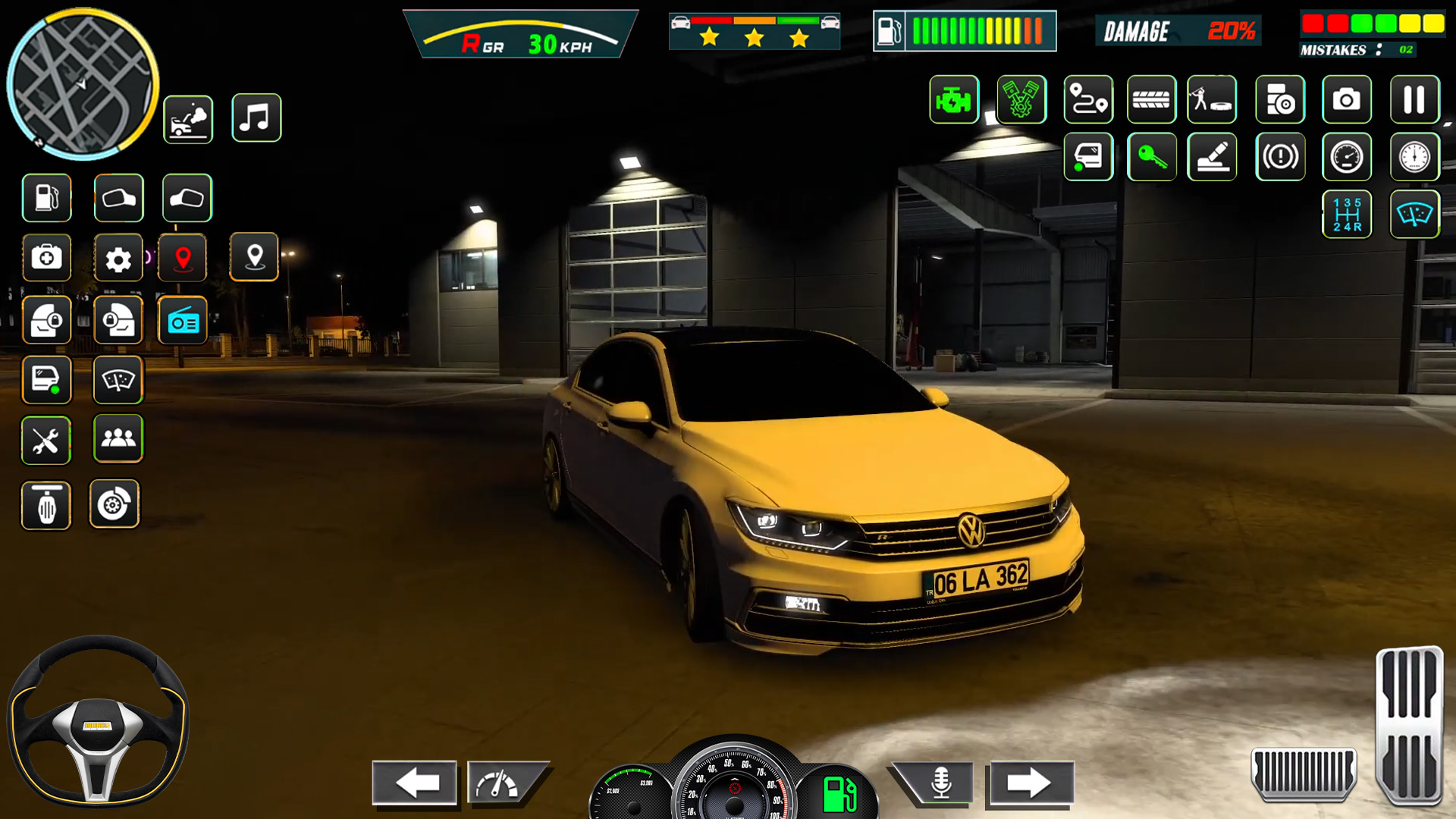This screenshot has width=1456, height=819.
Task: Select the brake warning indicator icon
Action: tap(1280, 157)
